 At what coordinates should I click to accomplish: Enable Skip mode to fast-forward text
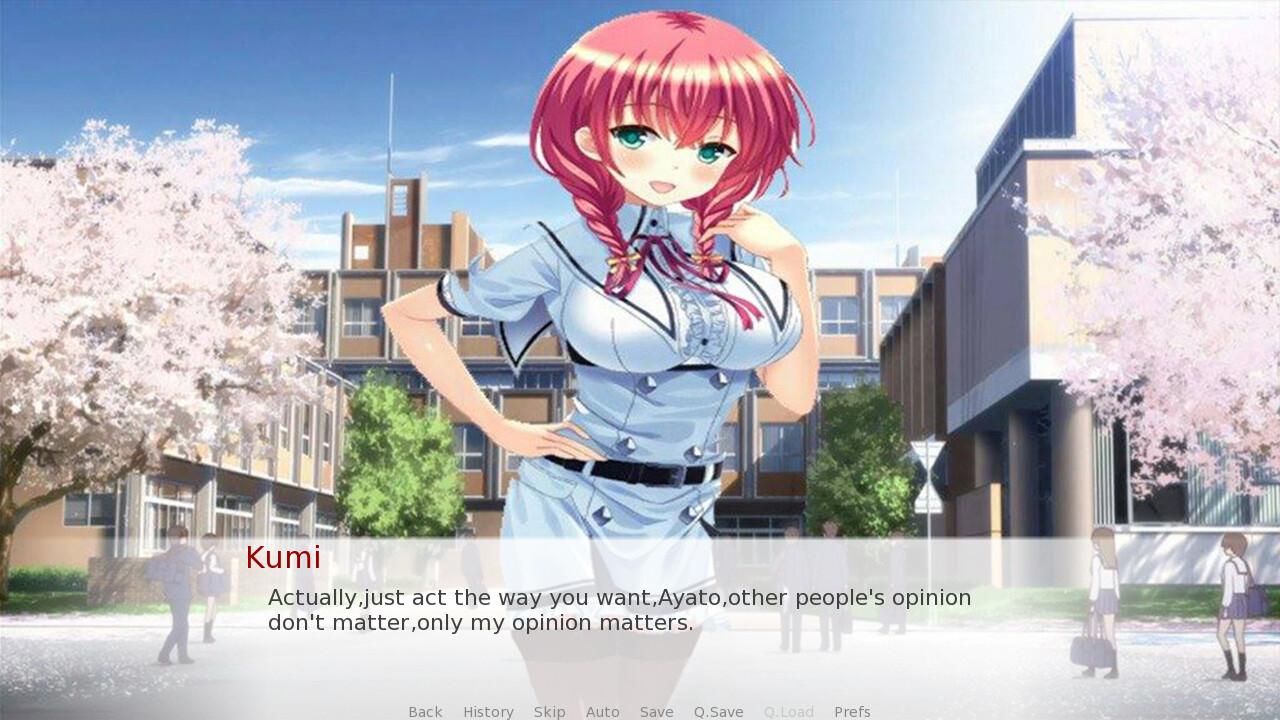point(549,711)
